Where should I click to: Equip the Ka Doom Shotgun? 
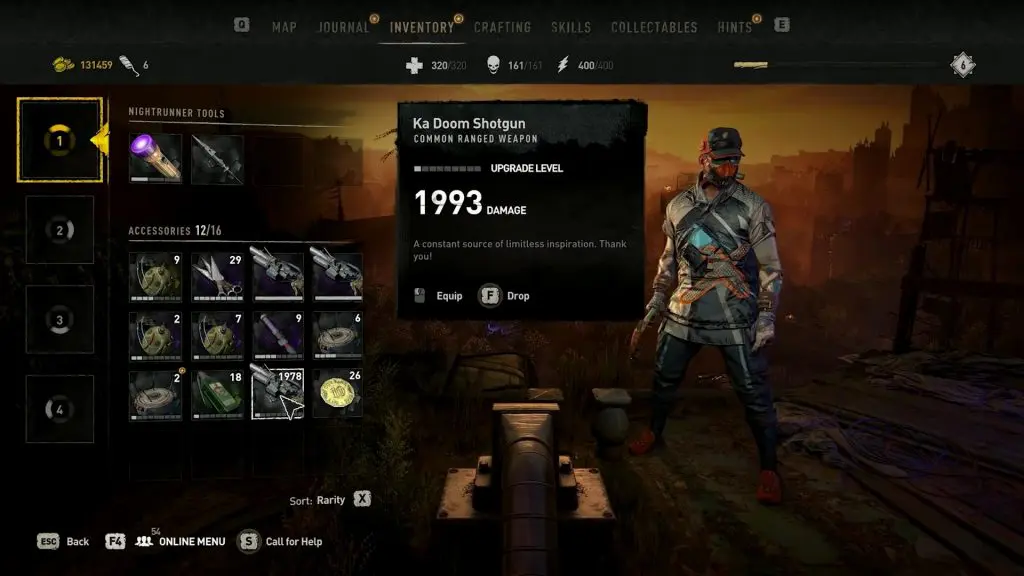click(x=438, y=296)
